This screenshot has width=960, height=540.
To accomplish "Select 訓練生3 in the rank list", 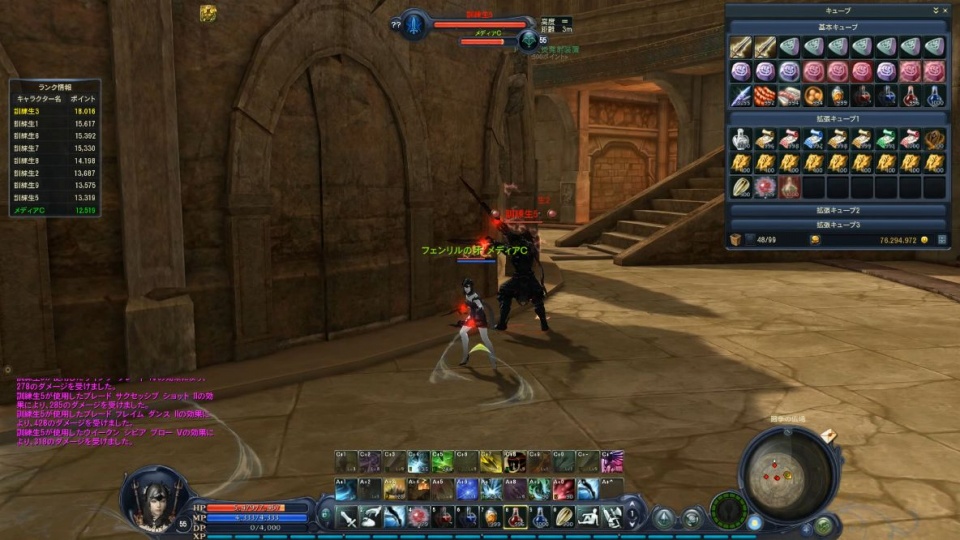I will coord(27,111).
